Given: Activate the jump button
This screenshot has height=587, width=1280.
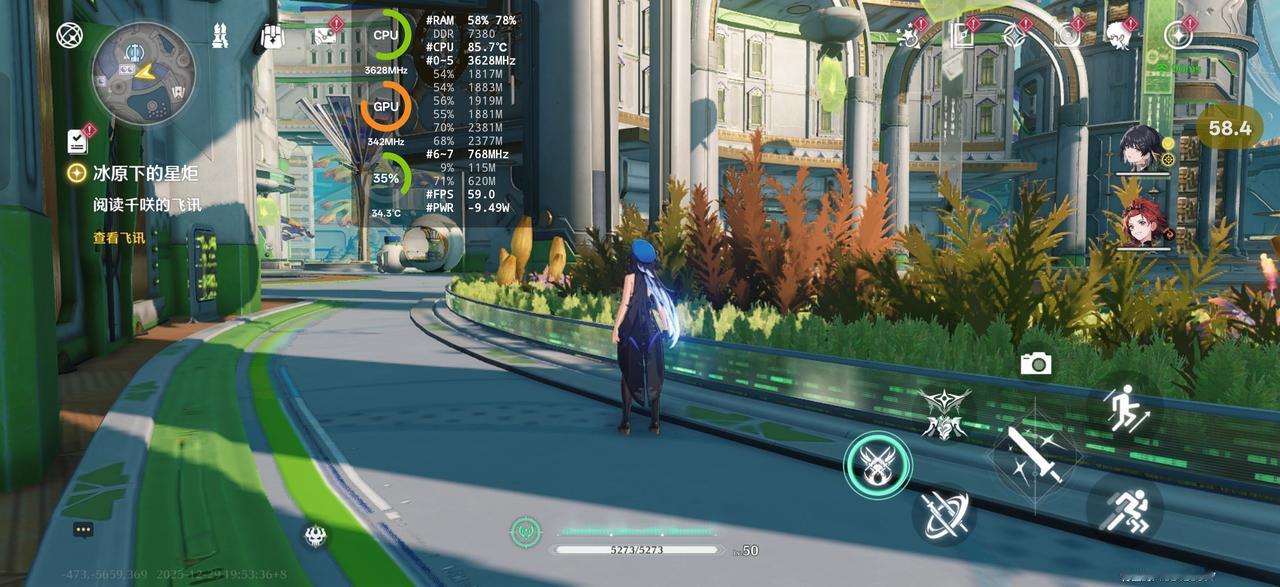Looking at the screenshot, I should click(1124, 408).
